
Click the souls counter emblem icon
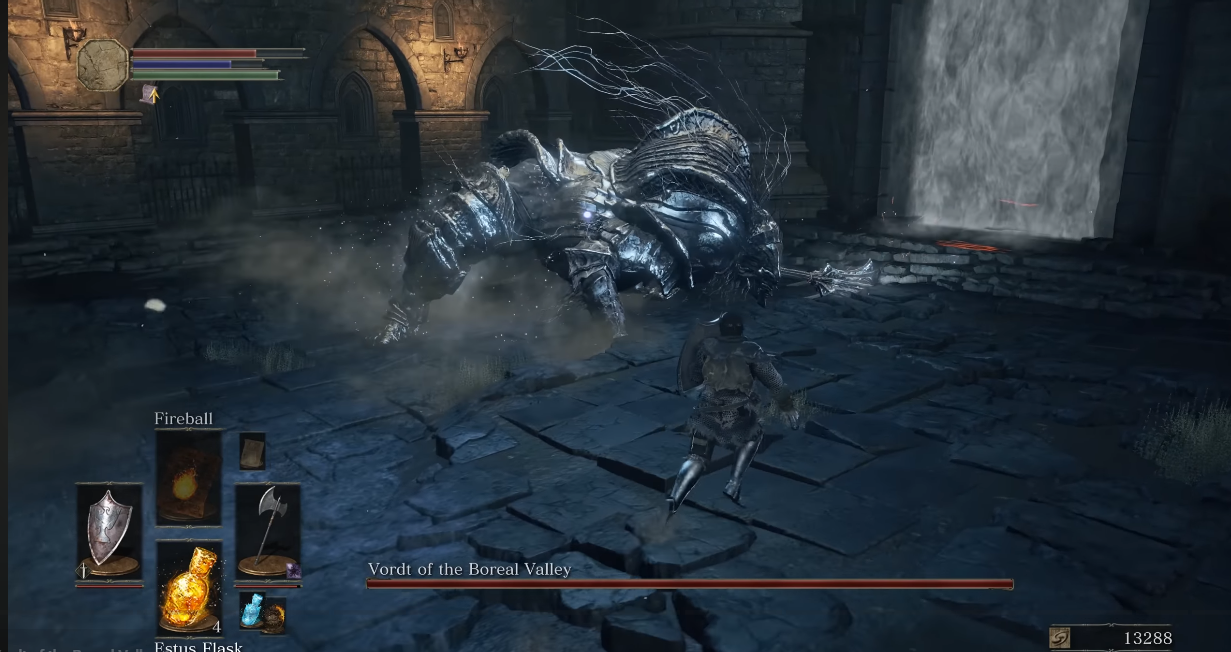coord(1059,638)
